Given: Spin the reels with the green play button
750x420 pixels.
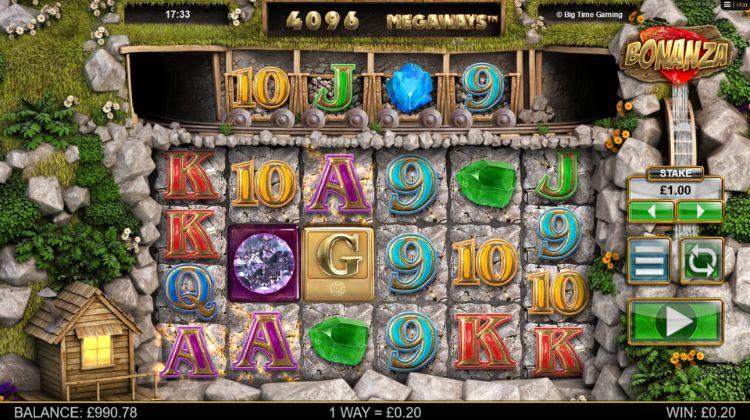Looking at the screenshot, I should [x=675, y=323].
